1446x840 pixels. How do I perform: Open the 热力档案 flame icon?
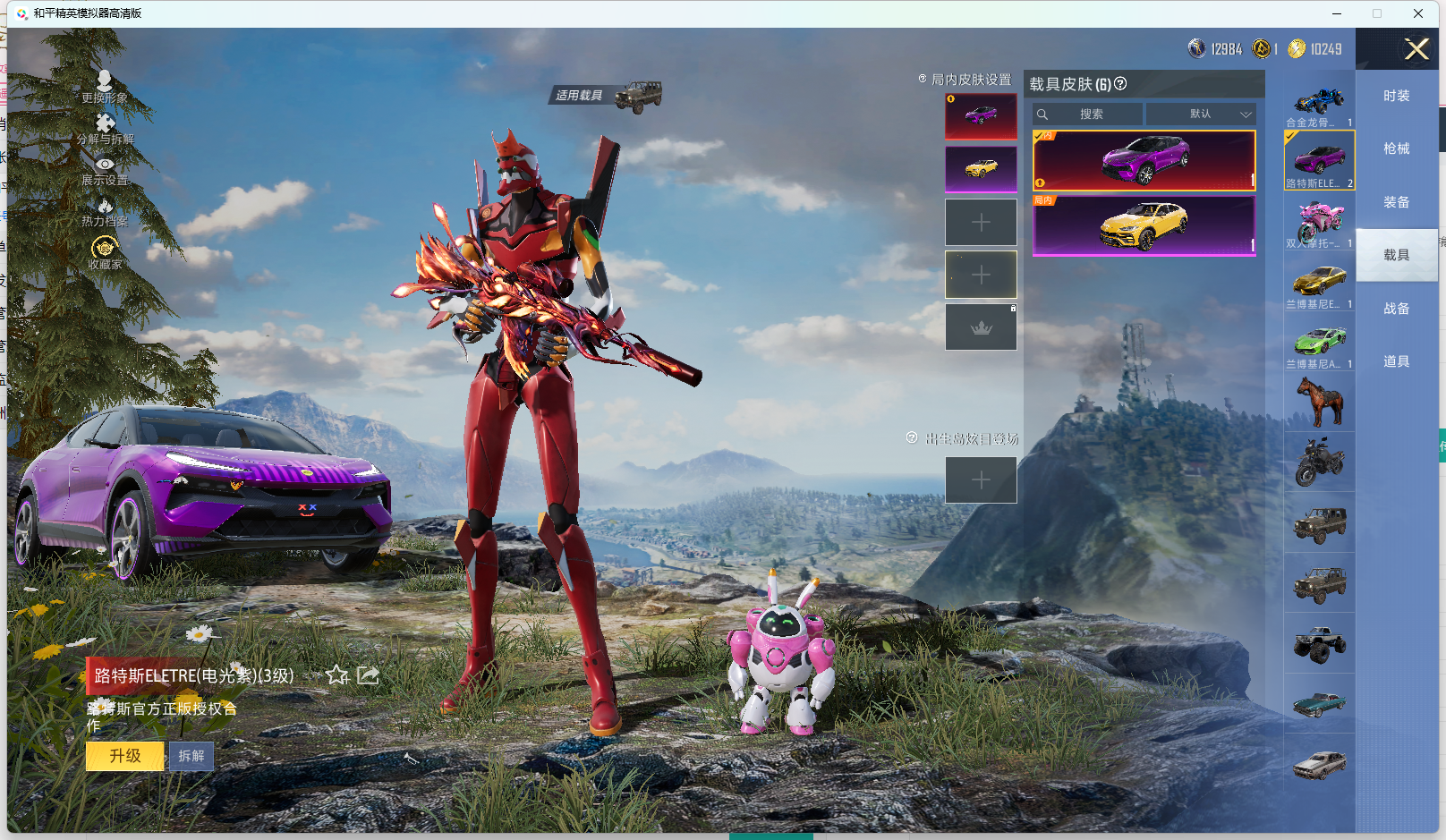tap(105, 213)
